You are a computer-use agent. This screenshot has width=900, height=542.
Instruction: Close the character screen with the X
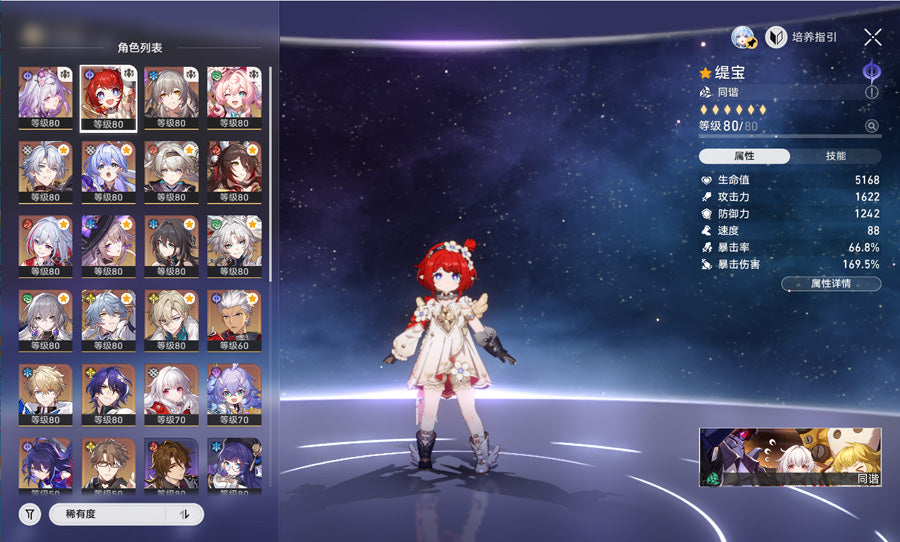pyautogui.click(x=872, y=38)
